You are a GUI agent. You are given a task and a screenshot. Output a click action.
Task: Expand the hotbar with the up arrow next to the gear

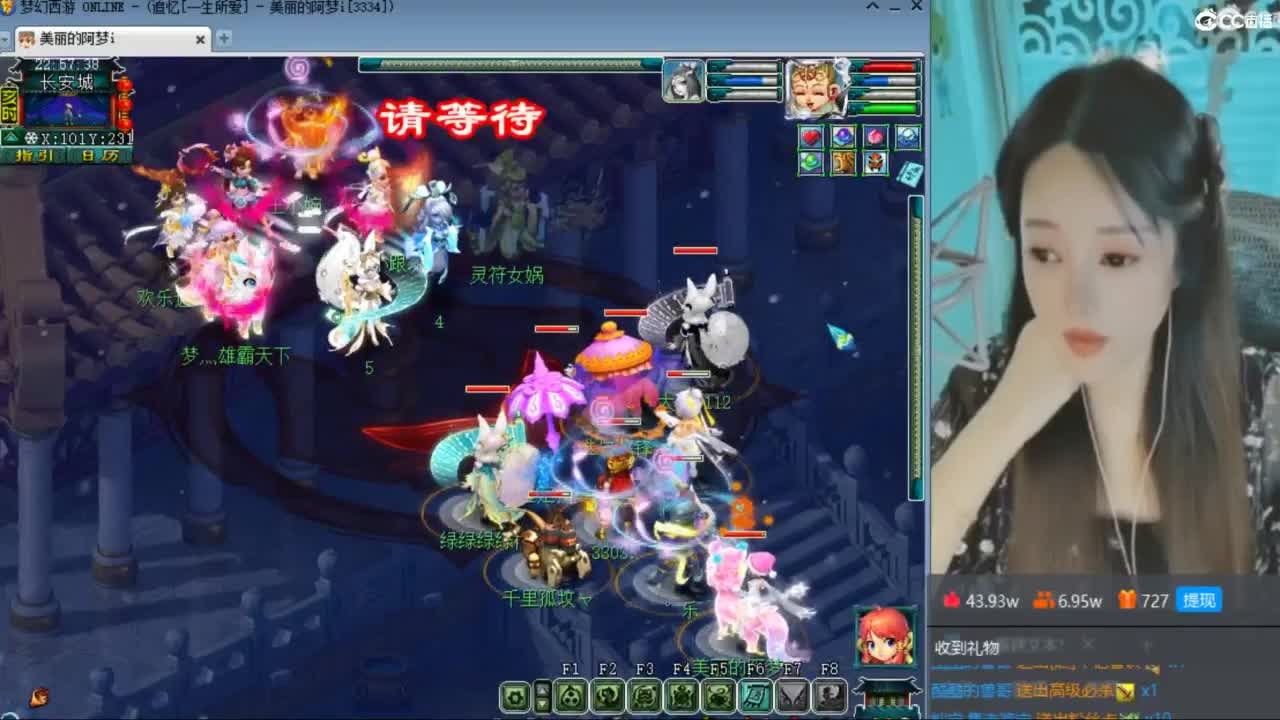tap(541, 688)
